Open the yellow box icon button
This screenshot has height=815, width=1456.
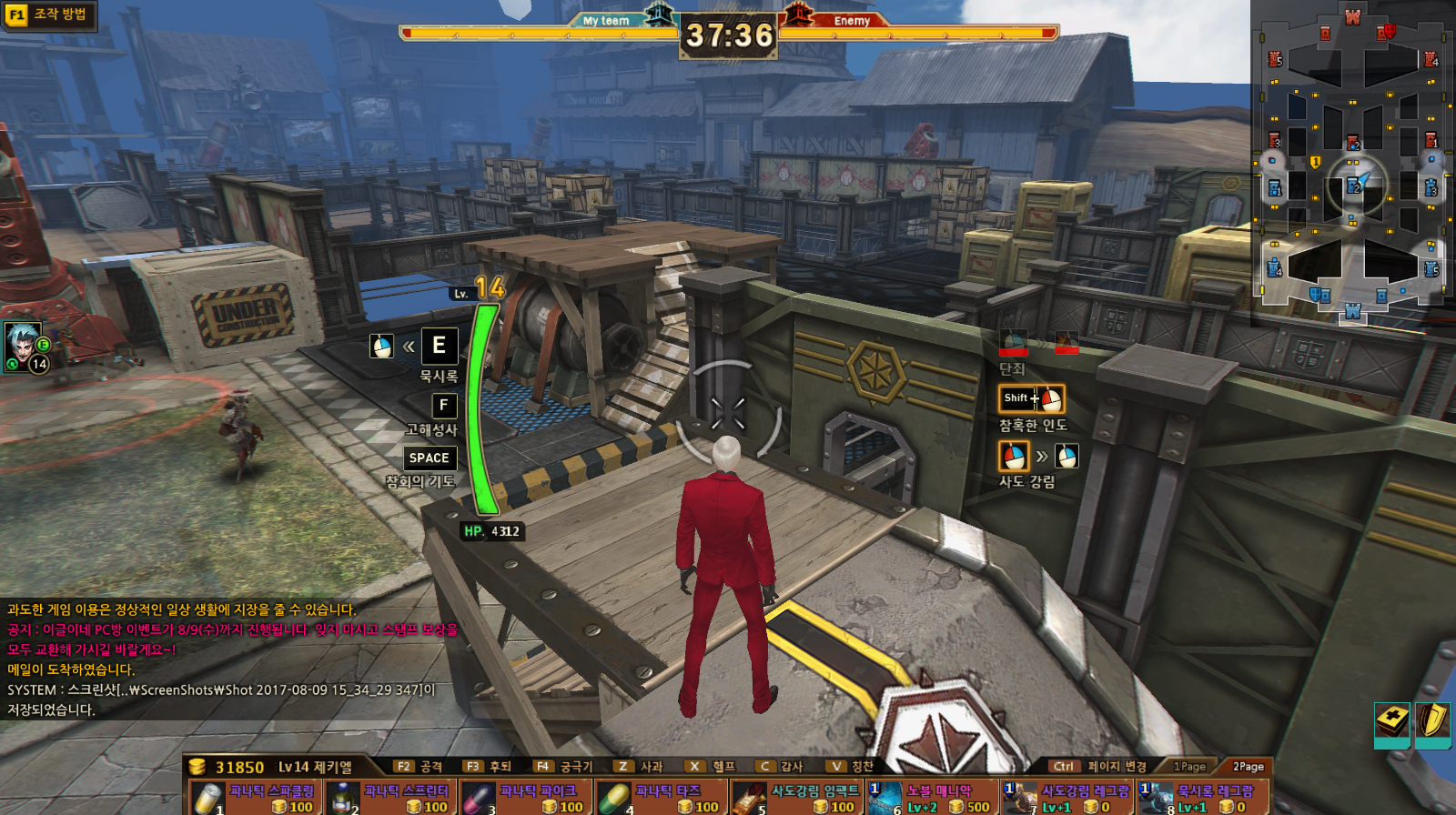pyautogui.click(x=1391, y=722)
